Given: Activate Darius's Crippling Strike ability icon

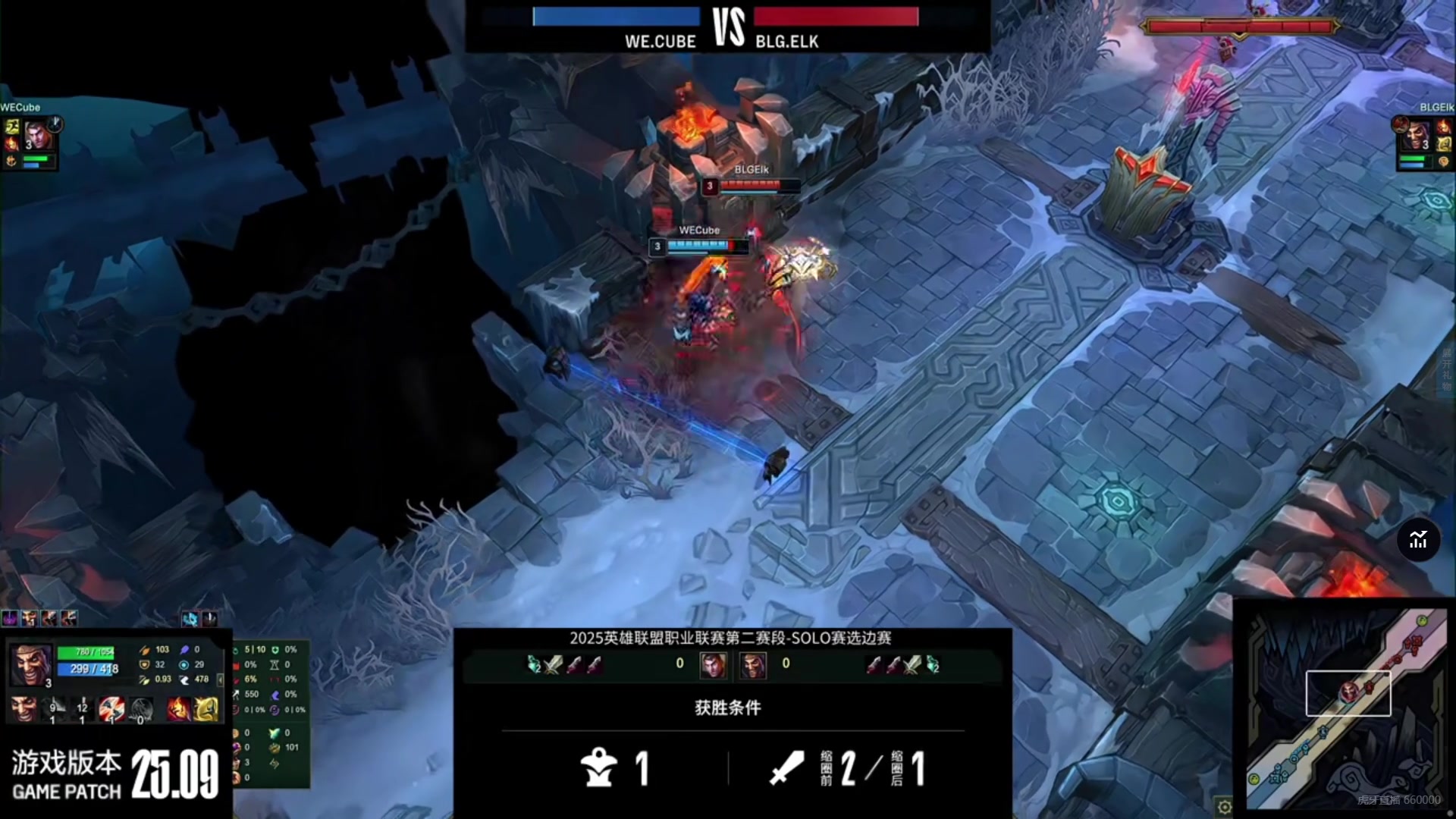Looking at the screenshot, I should point(82,710).
